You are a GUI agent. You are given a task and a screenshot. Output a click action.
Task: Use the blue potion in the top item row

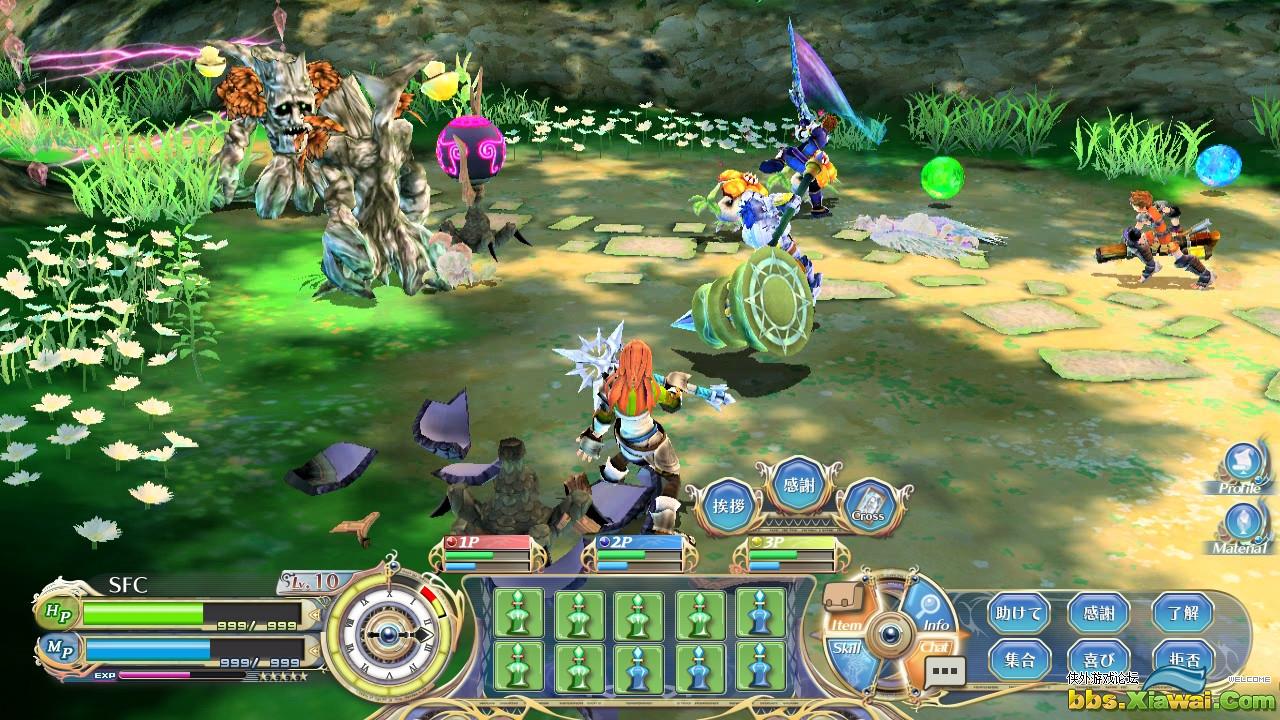(761, 612)
